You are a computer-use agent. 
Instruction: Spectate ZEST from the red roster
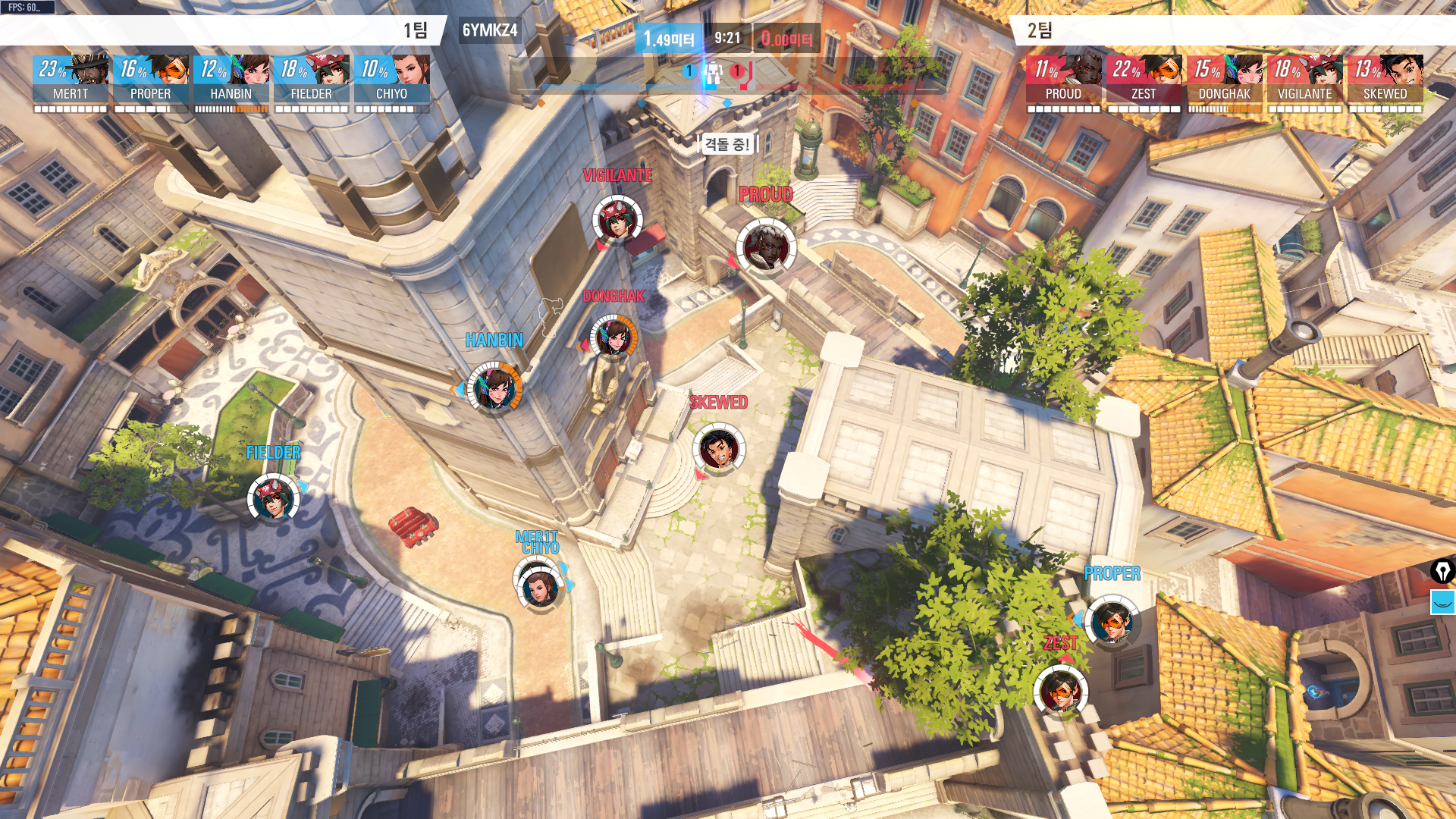point(1144,81)
